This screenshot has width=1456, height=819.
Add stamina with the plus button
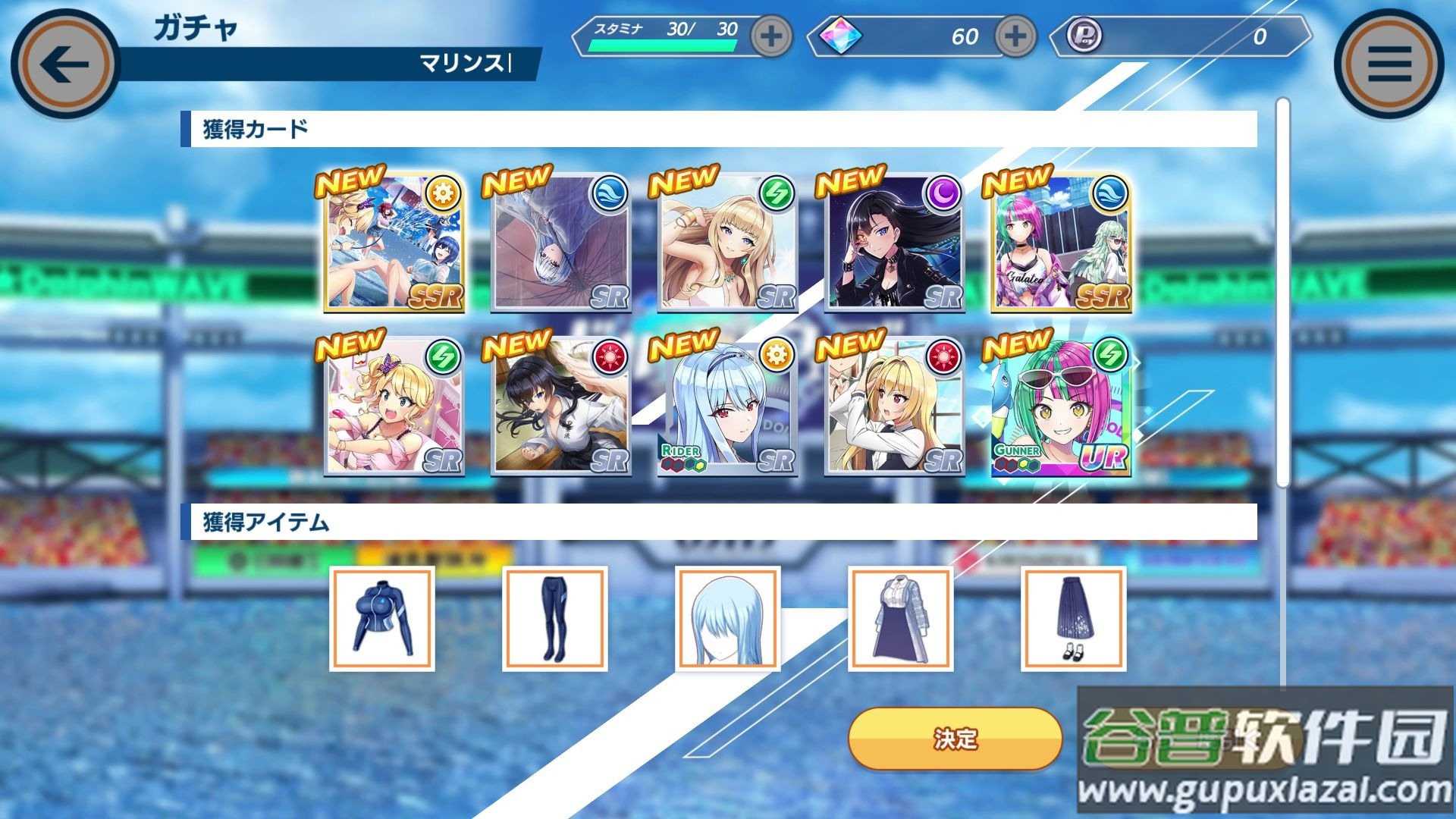(x=771, y=36)
